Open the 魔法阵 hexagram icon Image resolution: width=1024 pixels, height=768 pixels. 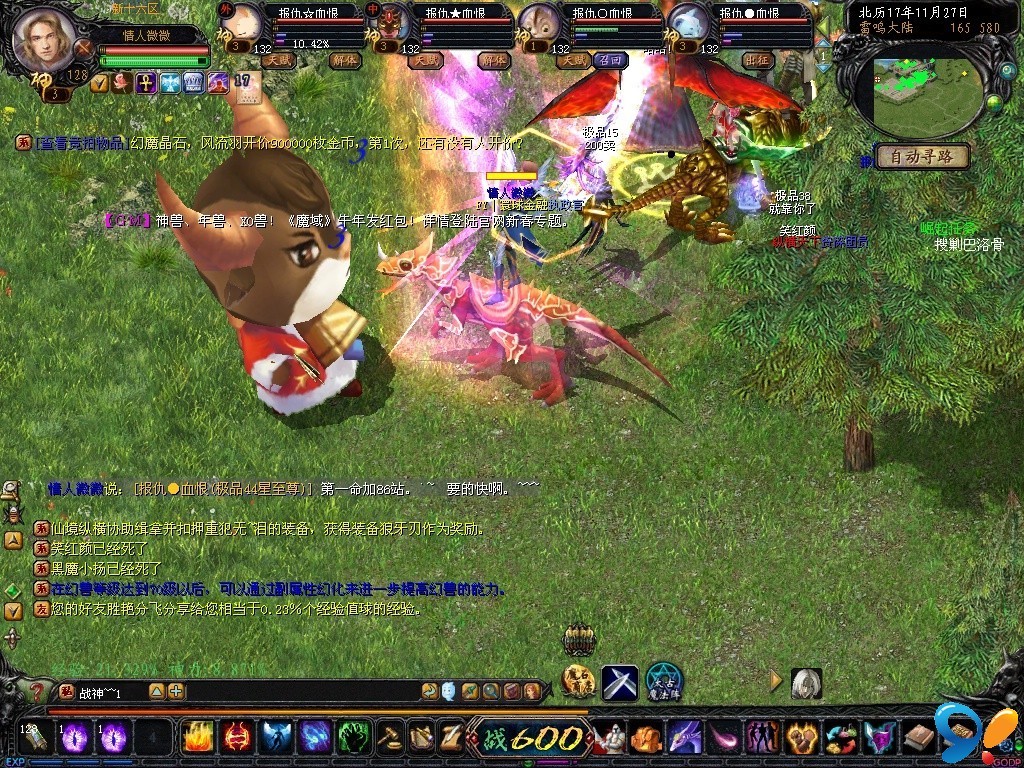663,682
